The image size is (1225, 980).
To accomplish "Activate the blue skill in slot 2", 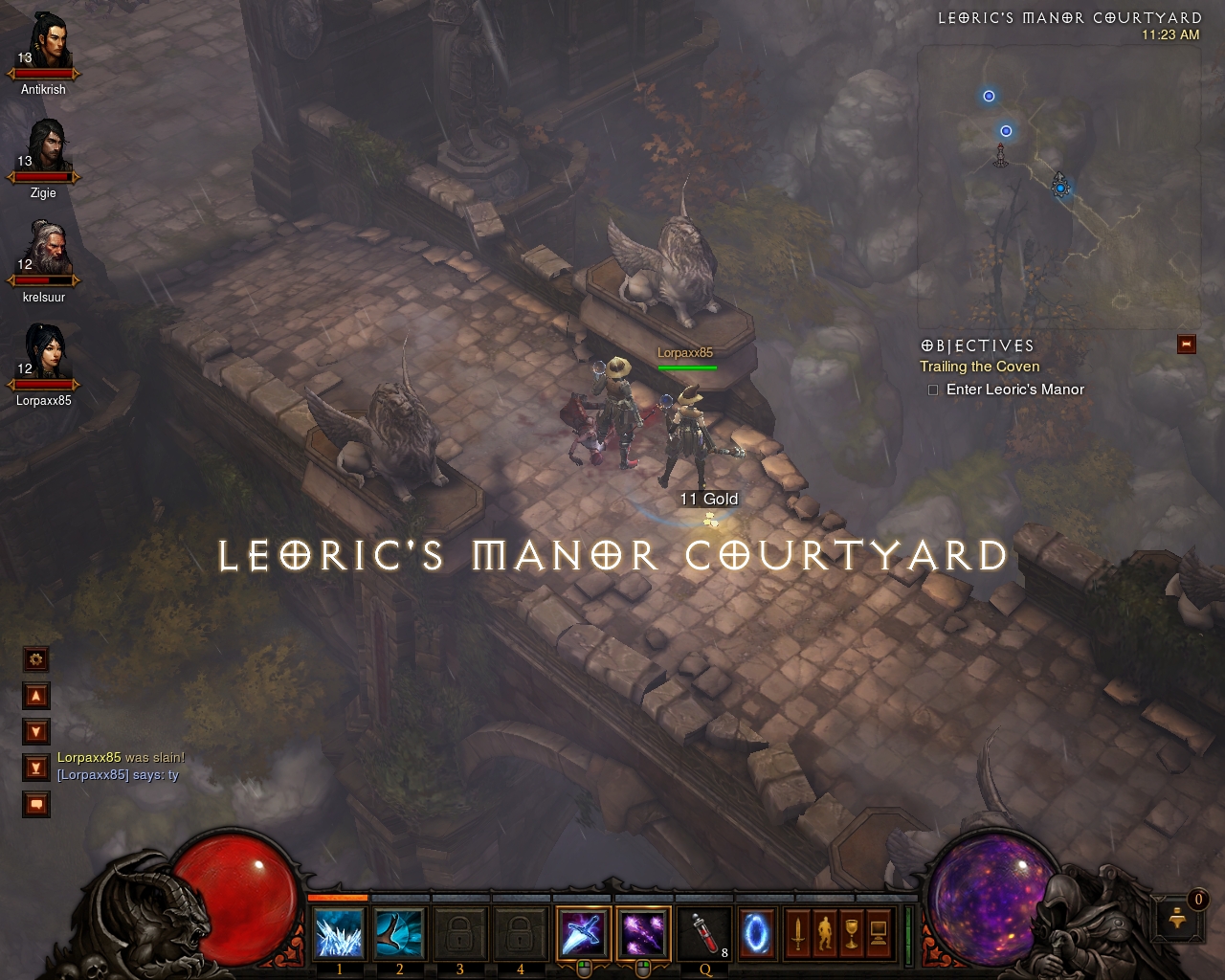I will (x=399, y=933).
